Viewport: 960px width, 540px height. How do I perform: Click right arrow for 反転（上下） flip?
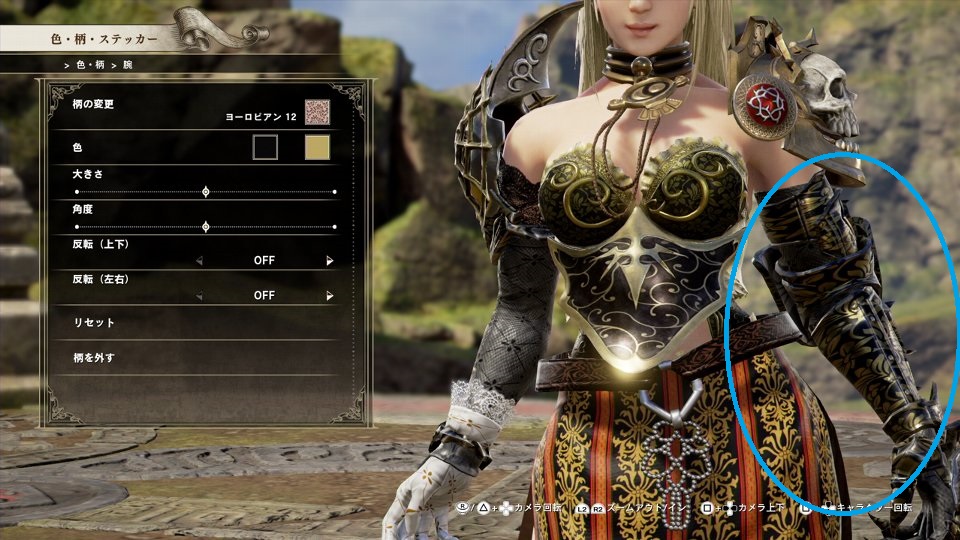[x=330, y=261]
